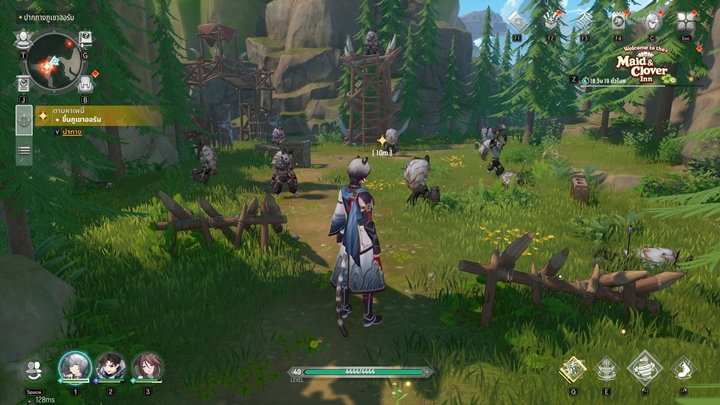Open the character helmet icon

click(652, 22)
